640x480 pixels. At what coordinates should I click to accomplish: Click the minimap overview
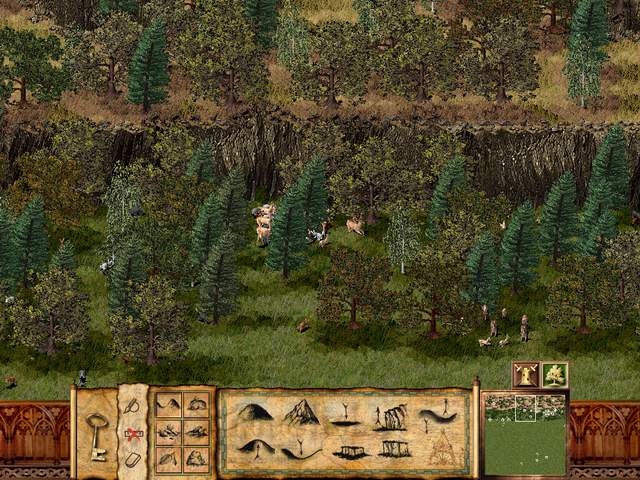pyautogui.click(x=525, y=433)
